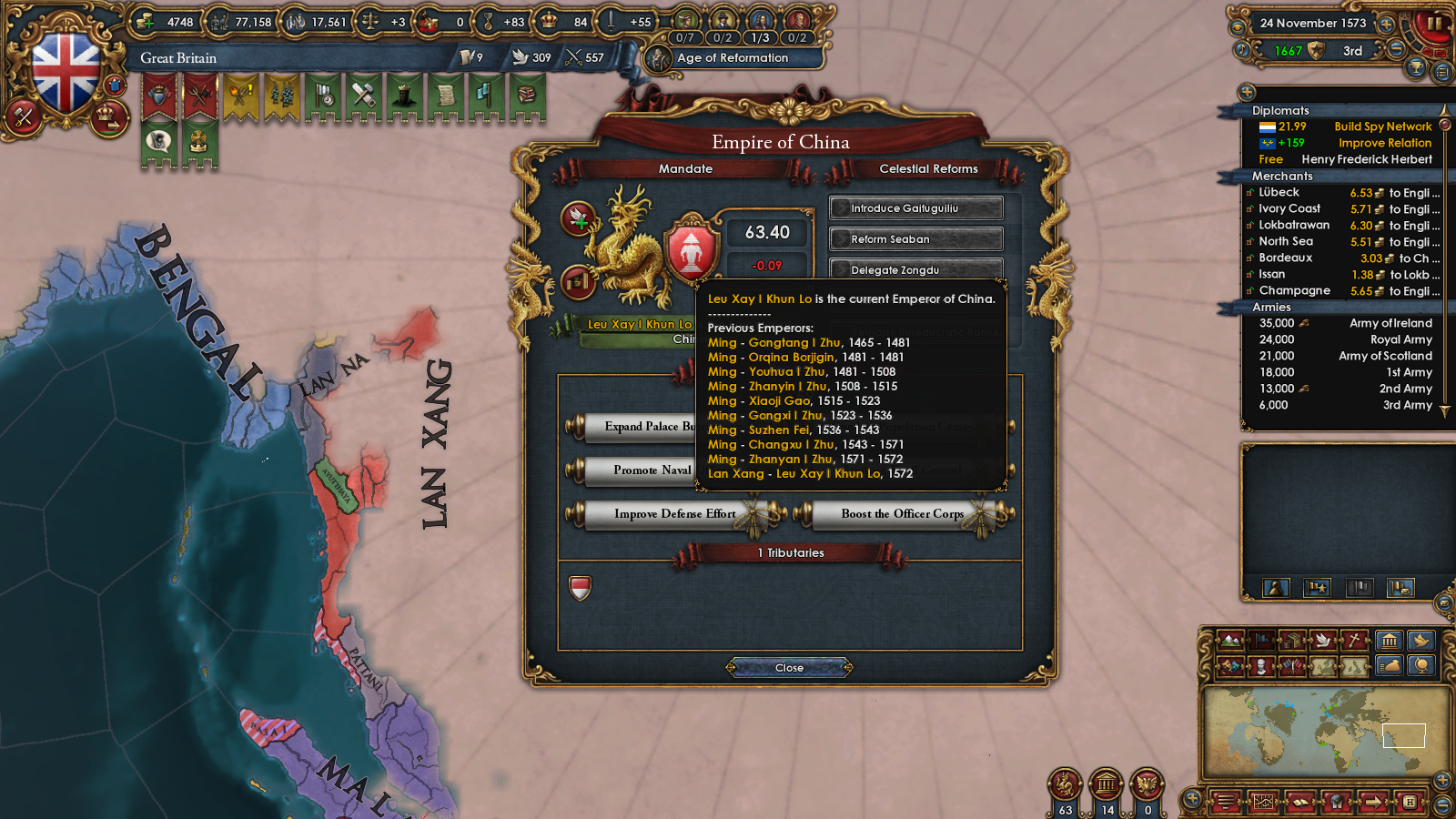Select the Improve Defense Effort reform
Screen dimensions: 1456x819
[x=675, y=514]
